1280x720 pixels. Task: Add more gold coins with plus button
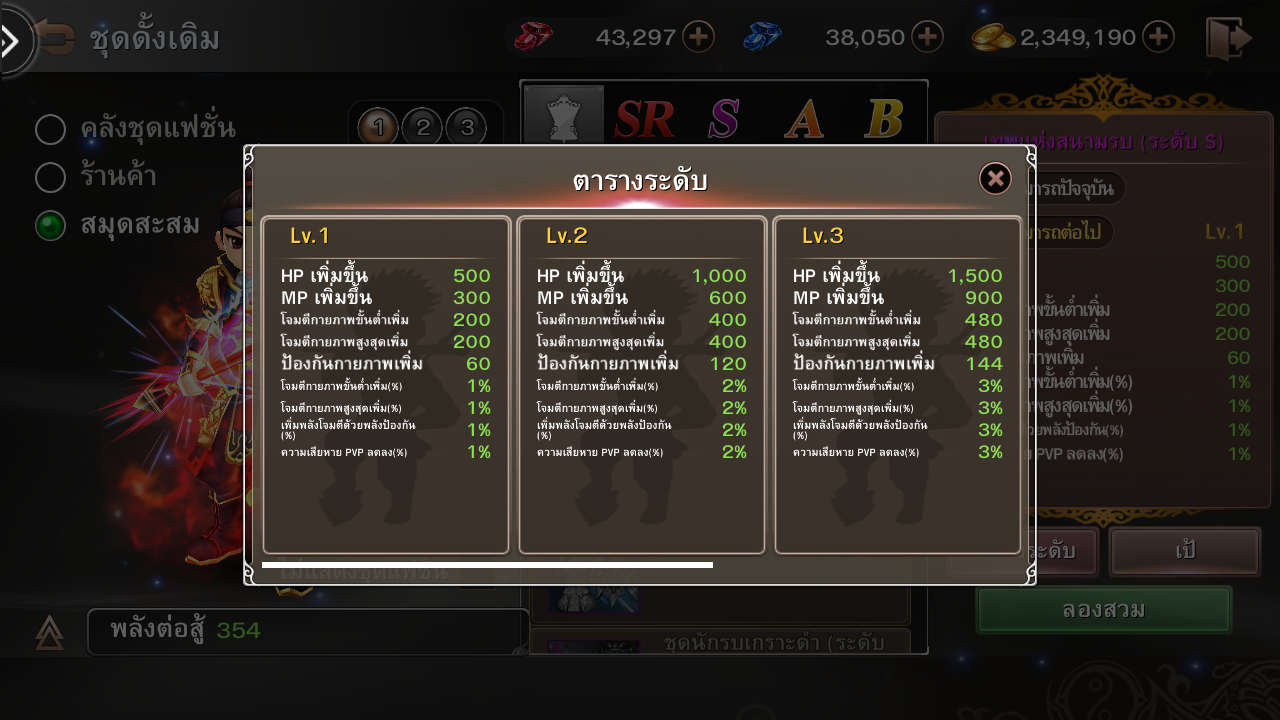click(1158, 38)
